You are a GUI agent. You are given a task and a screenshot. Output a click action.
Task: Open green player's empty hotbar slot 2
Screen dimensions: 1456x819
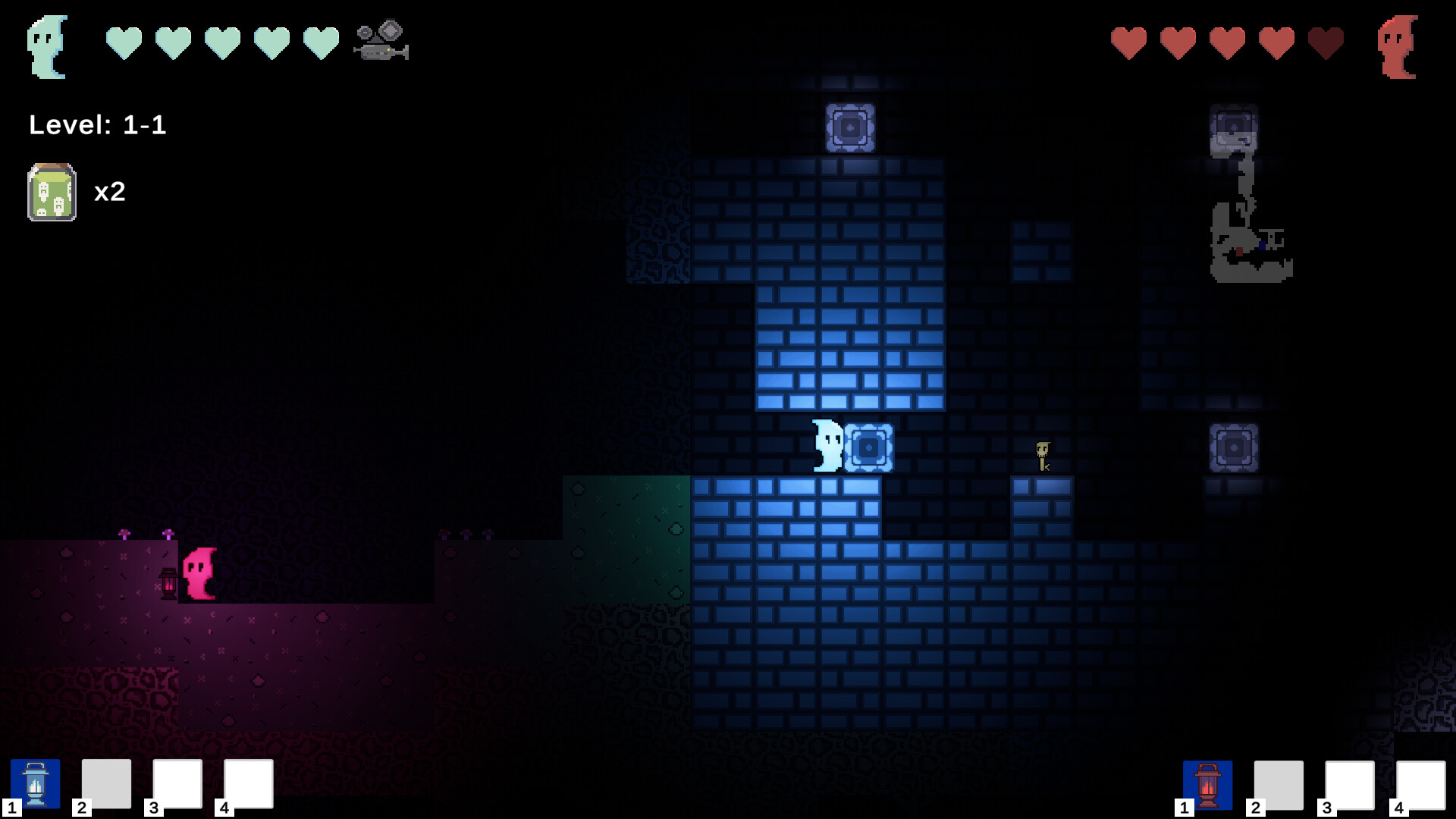tap(106, 784)
